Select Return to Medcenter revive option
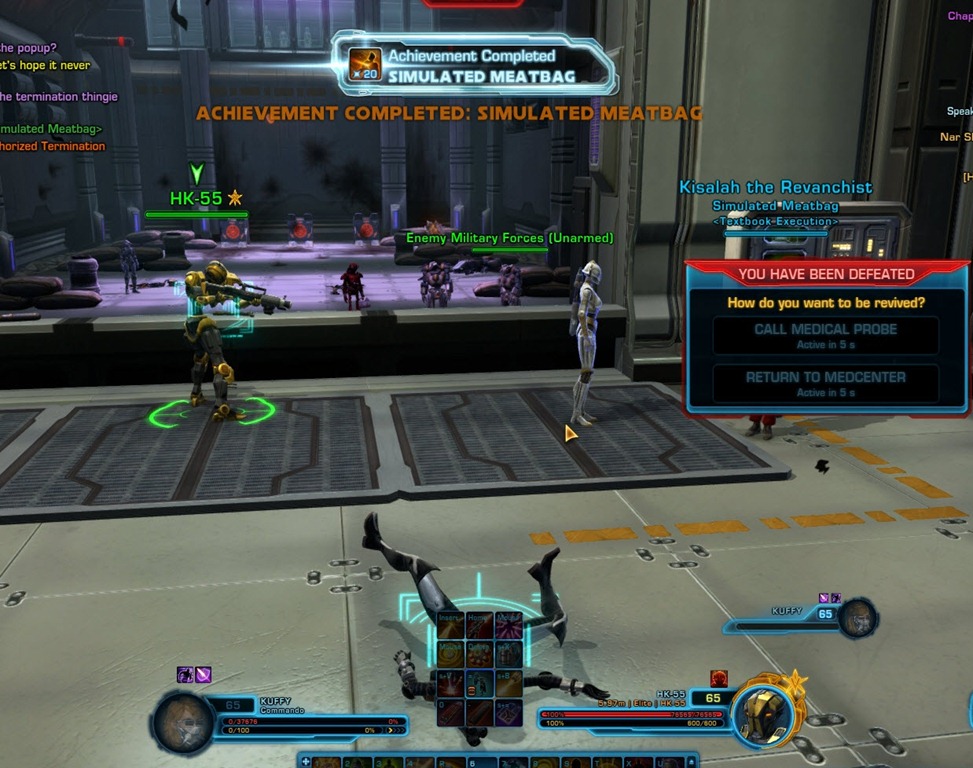Screen dimensions: 973x768 [825, 383]
